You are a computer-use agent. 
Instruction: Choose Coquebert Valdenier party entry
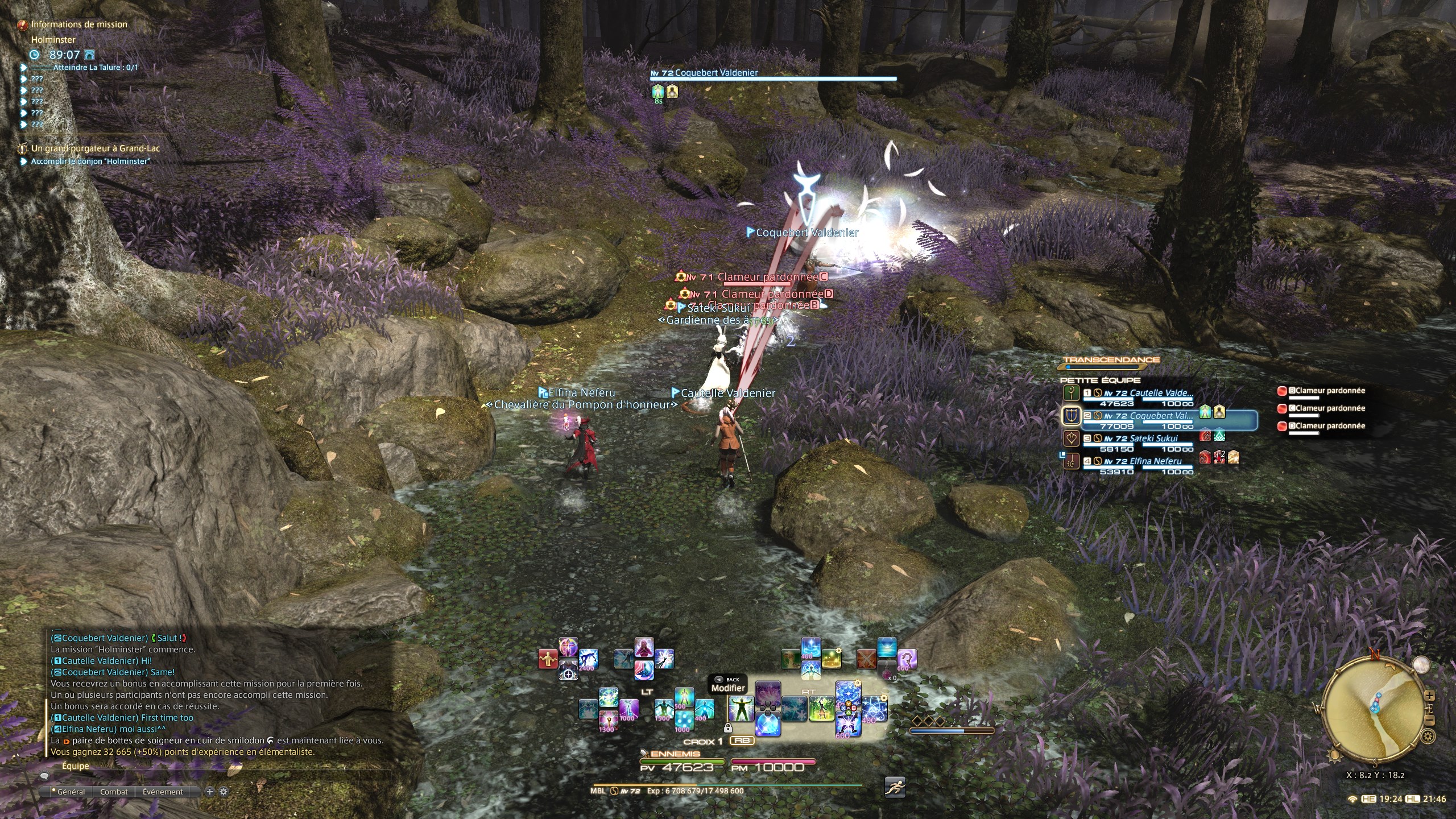[1160, 416]
